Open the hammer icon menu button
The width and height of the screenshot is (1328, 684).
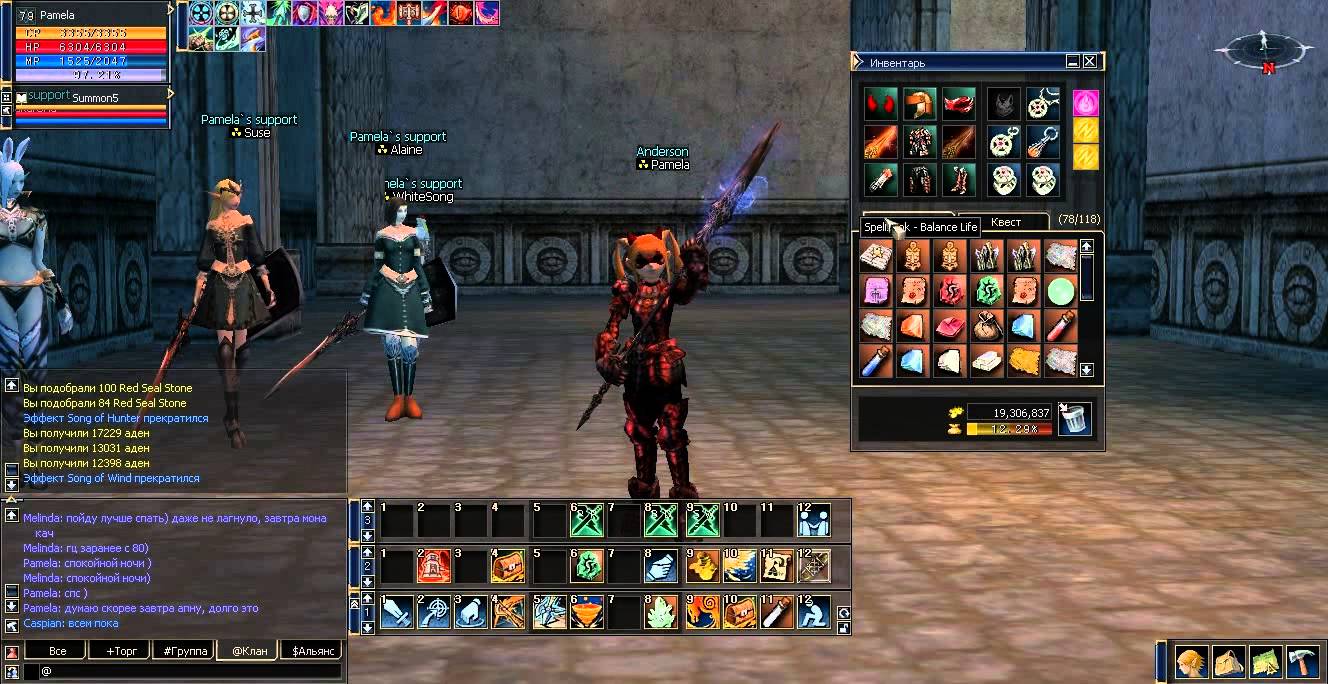pos(1302,661)
